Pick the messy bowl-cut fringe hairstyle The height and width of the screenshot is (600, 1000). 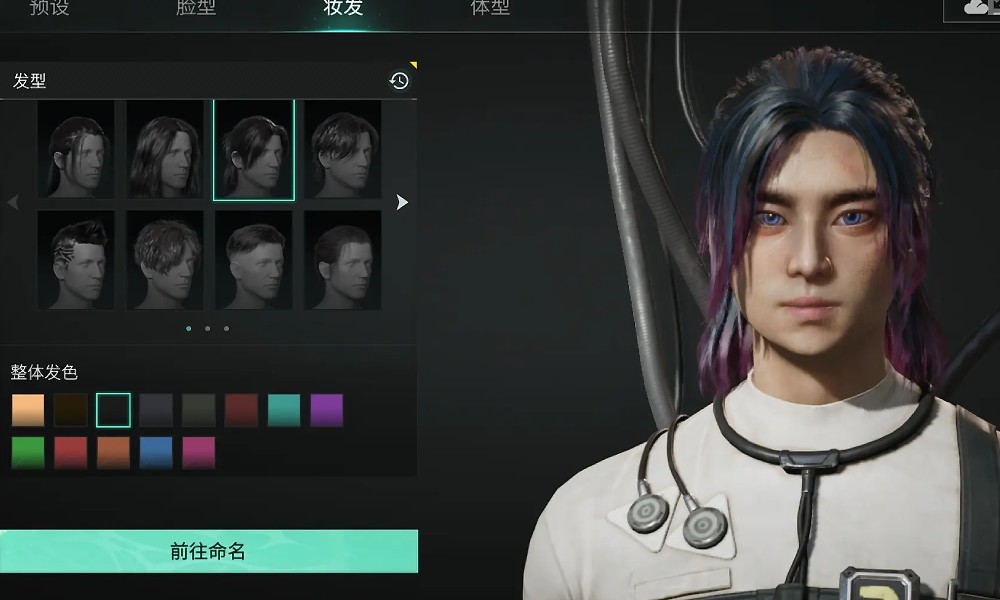tap(166, 259)
